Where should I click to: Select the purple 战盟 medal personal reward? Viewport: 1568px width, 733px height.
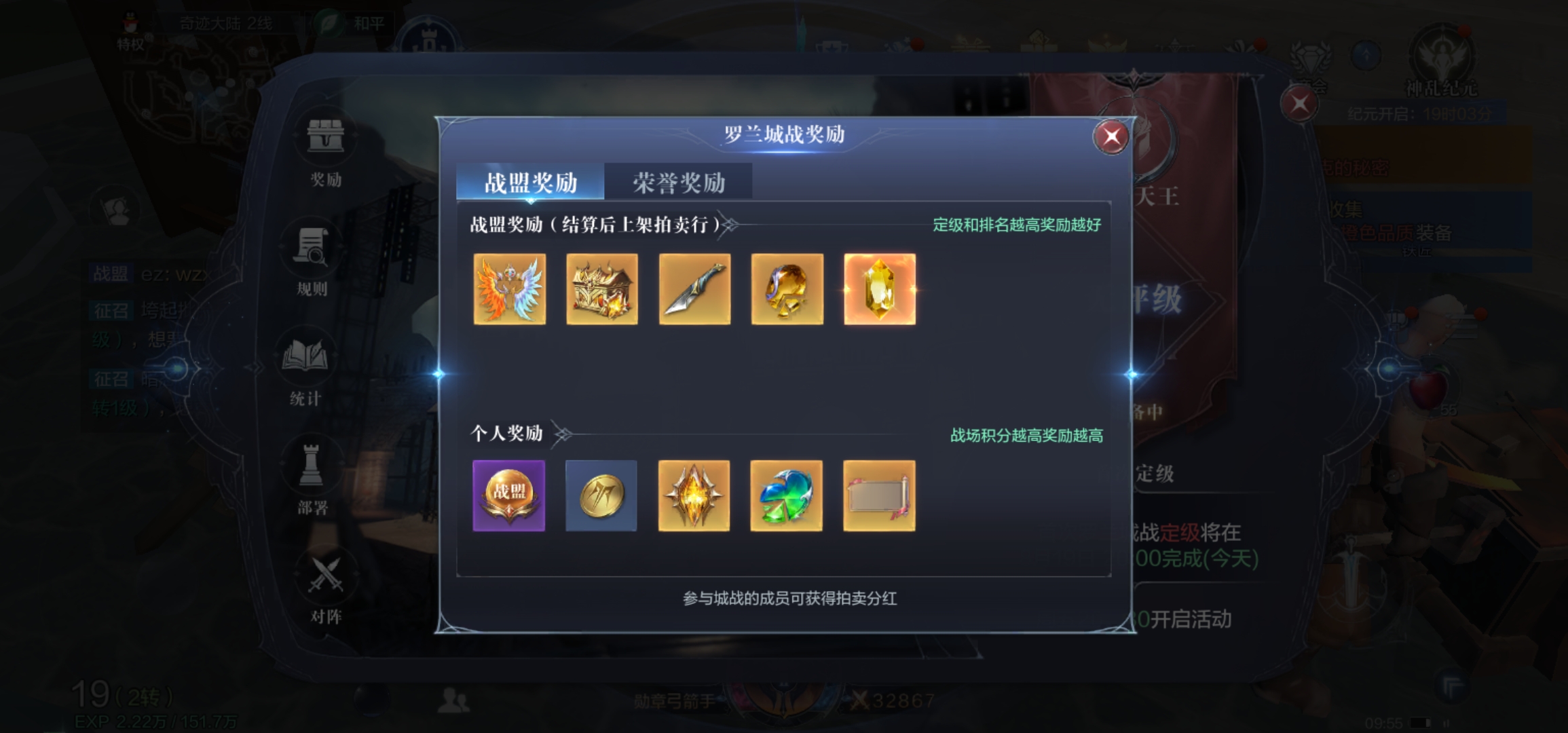pyautogui.click(x=509, y=495)
